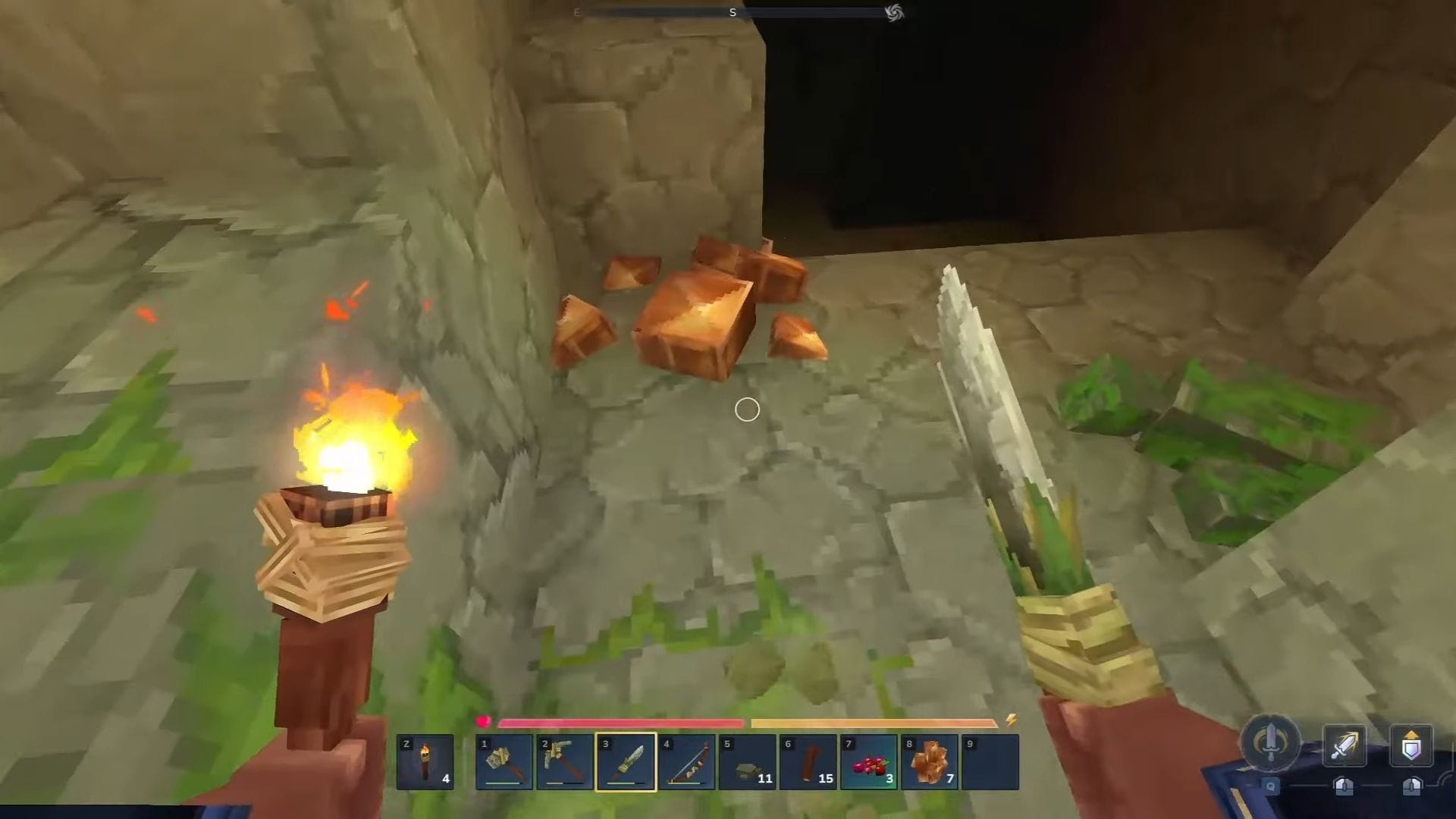Select the hammer in hotbar slot 1

click(504, 761)
